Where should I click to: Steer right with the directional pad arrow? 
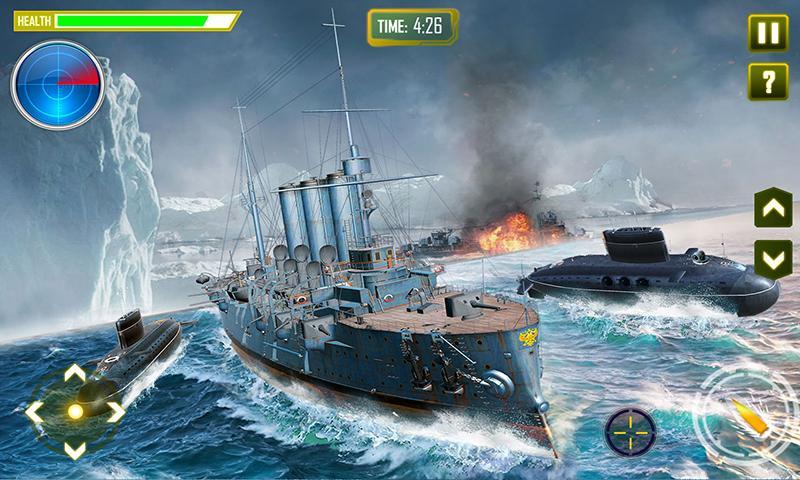click(115, 411)
